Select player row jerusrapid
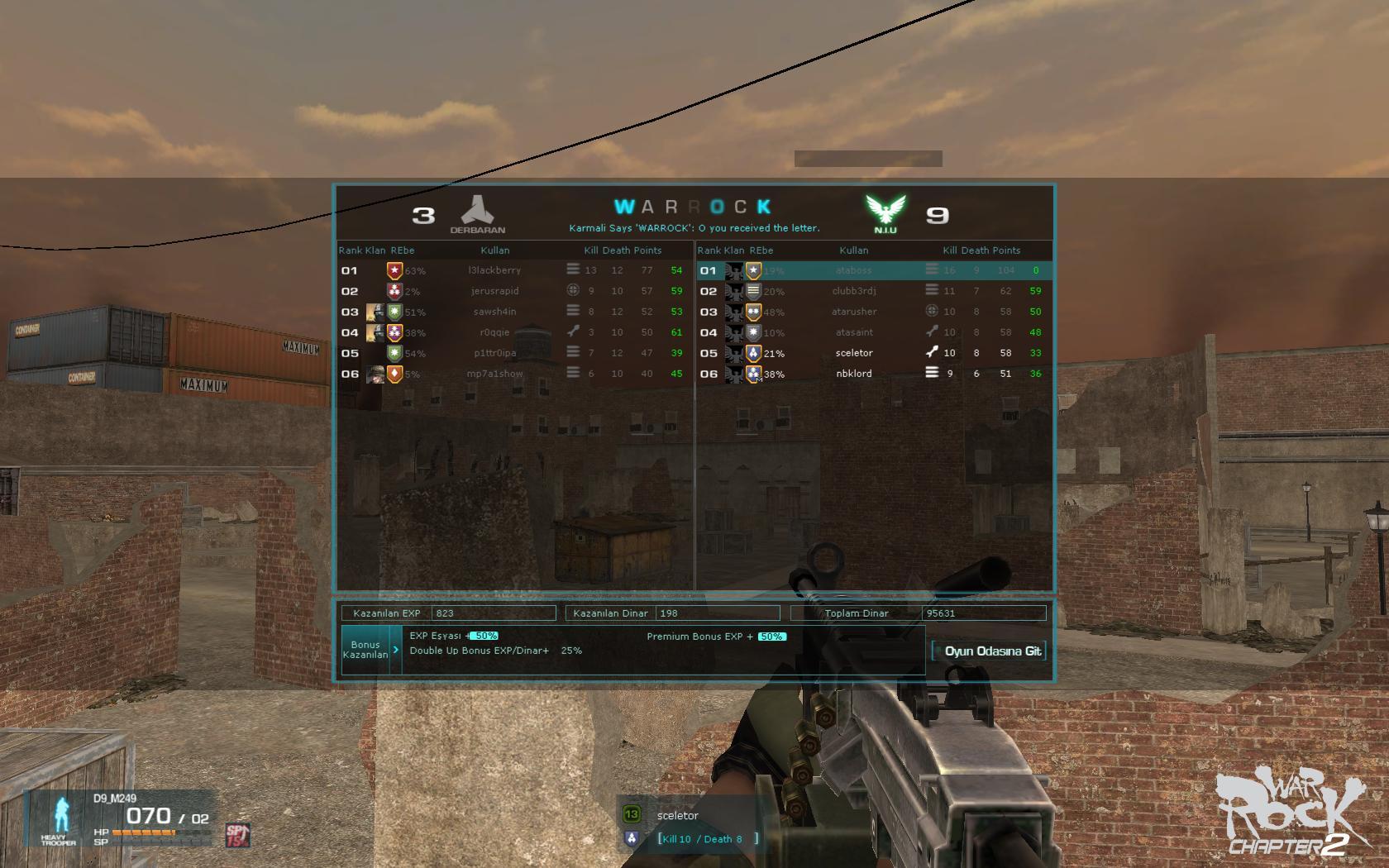 494,291
